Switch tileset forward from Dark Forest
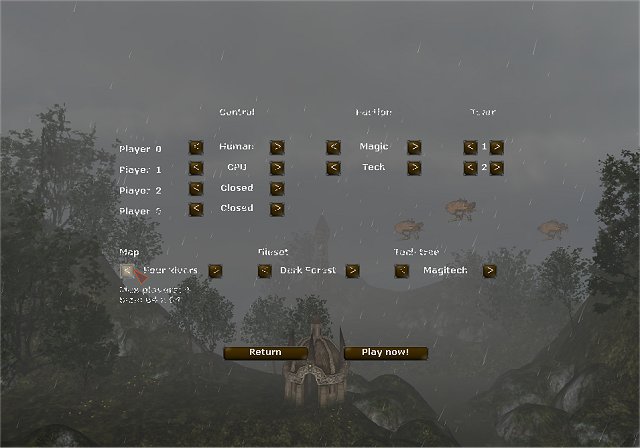Viewport: 640px width, 448px height. (352, 270)
